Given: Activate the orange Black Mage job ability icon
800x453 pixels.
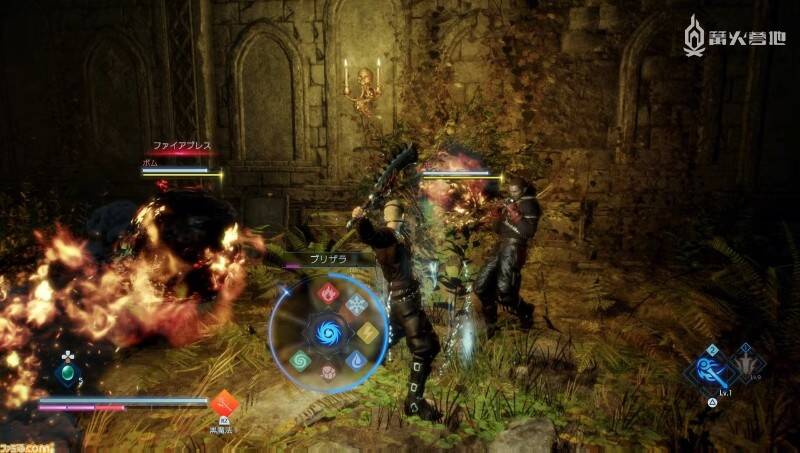Looking at the screenshot, I should point(223,402).
